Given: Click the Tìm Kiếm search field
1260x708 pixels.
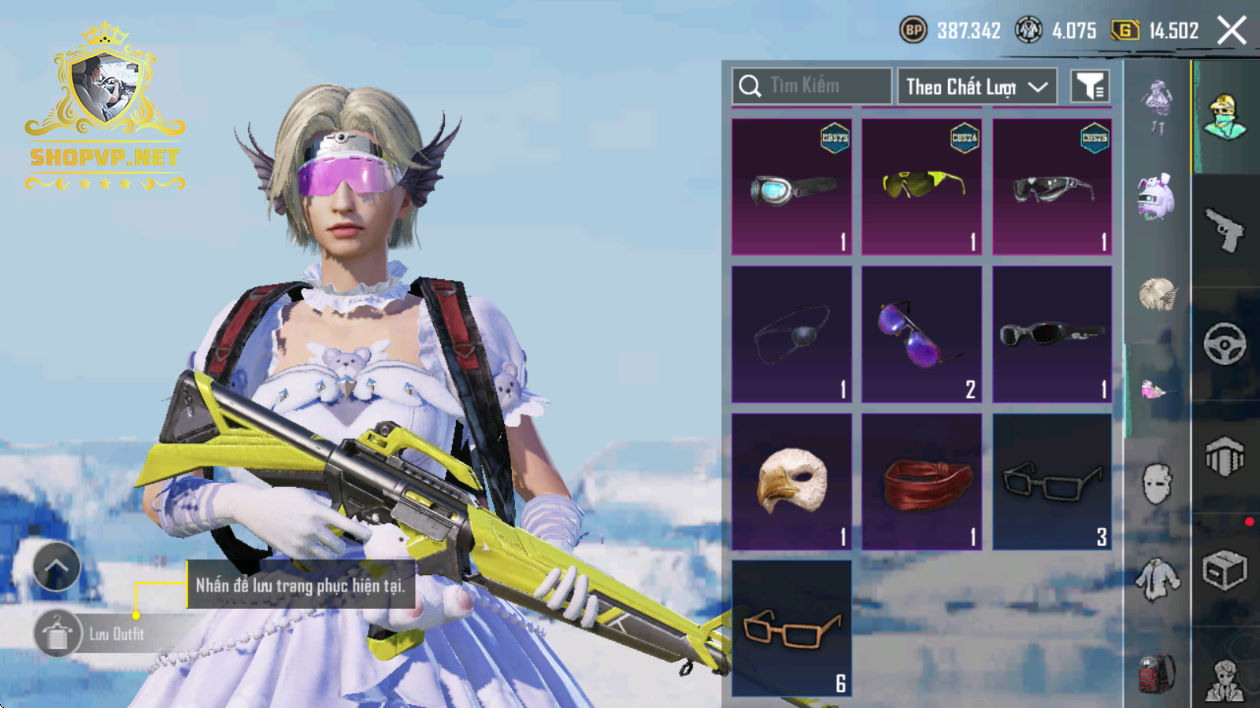Looking at the screenshot, I should pyautogui.click(x=811, y=86).
